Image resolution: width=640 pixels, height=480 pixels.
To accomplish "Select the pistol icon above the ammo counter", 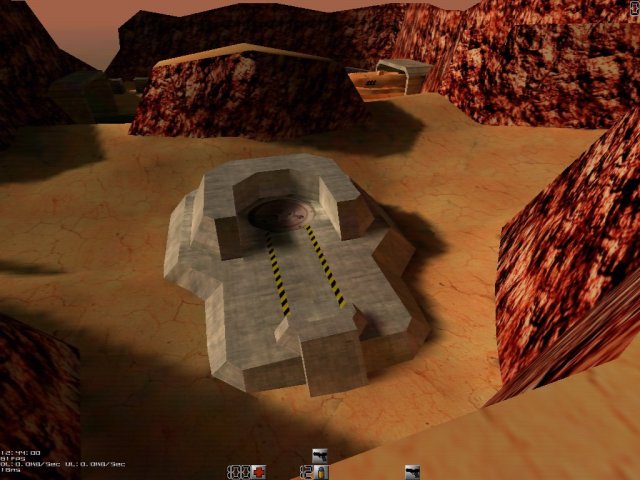I will 320,455.
